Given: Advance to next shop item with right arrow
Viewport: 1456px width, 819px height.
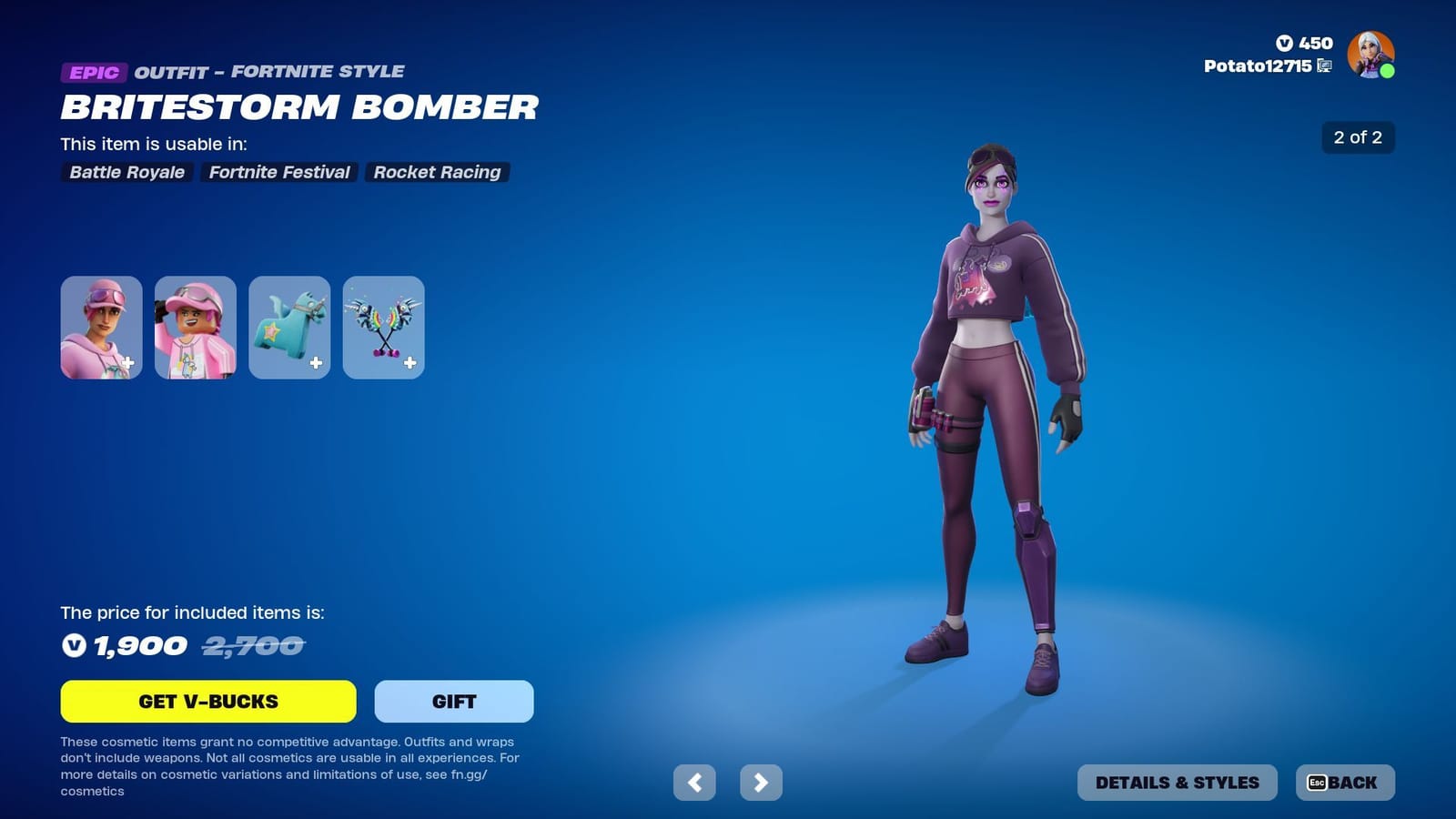Looking at the screenshot, I should [x=762, y=783].
